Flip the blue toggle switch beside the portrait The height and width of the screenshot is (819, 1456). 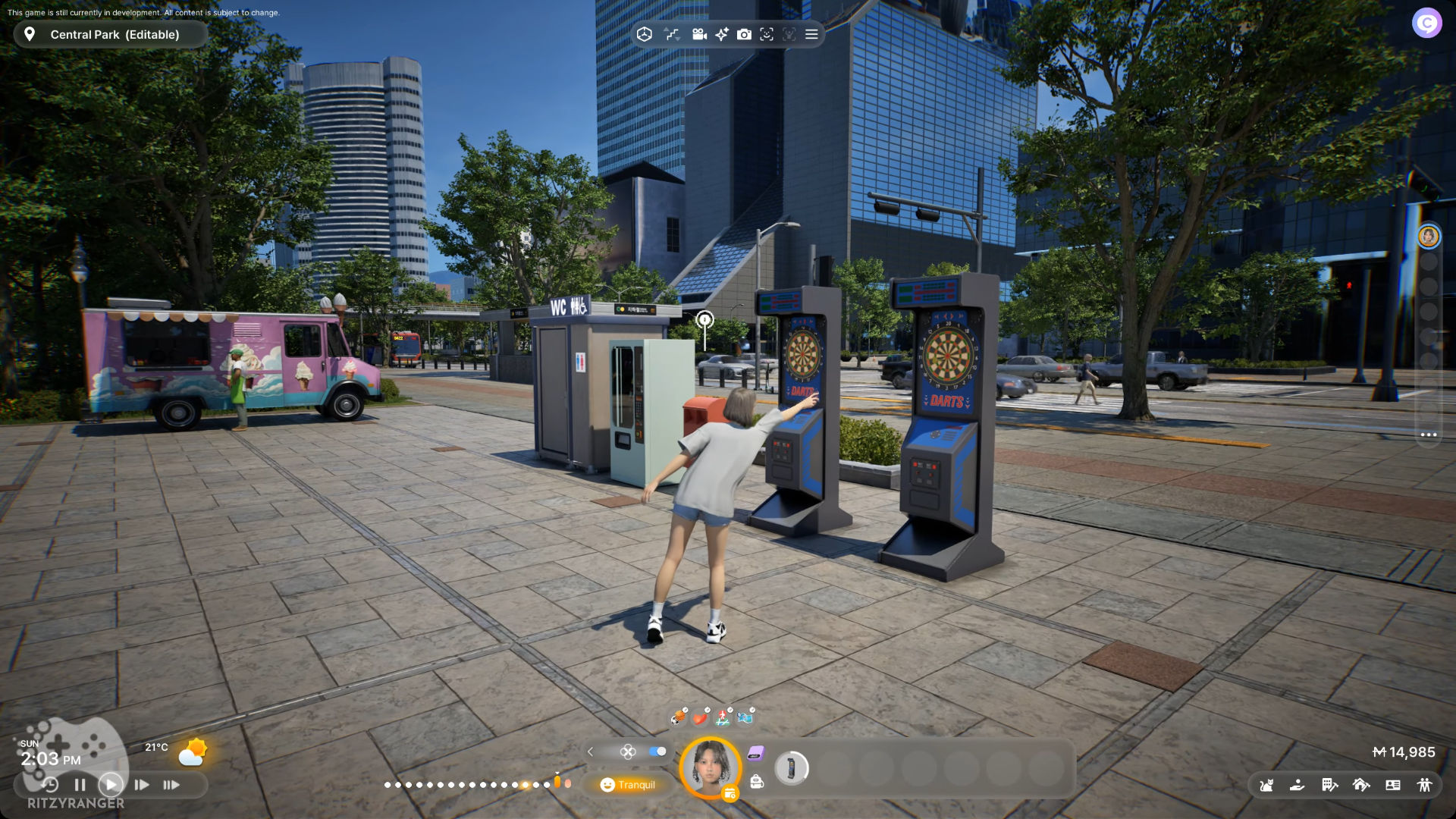pyautogui.click(x=657, y=752)
